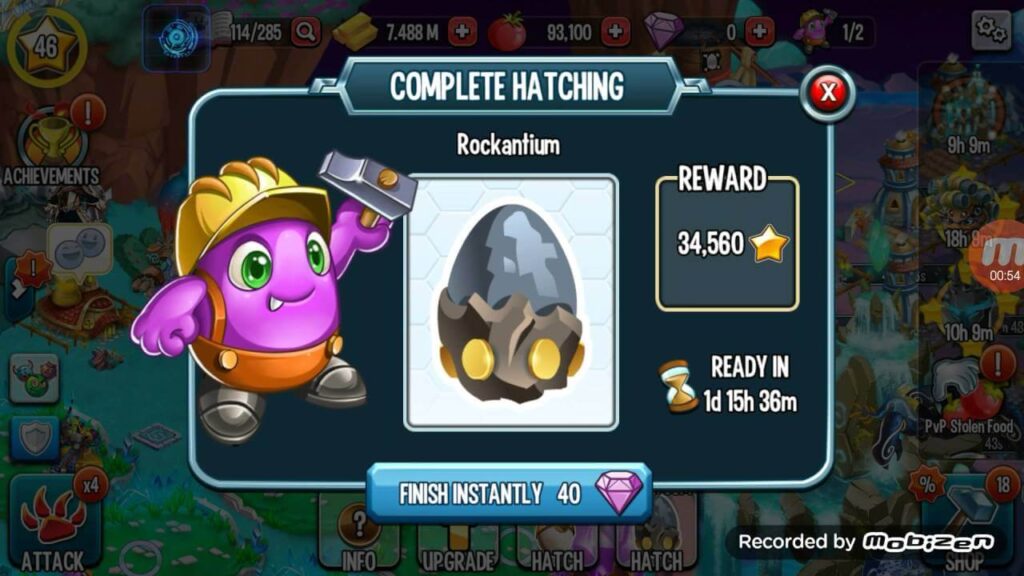Add more gold with the plus button
The height and width of the screenshot is (576, 1024).
[462, 32]
